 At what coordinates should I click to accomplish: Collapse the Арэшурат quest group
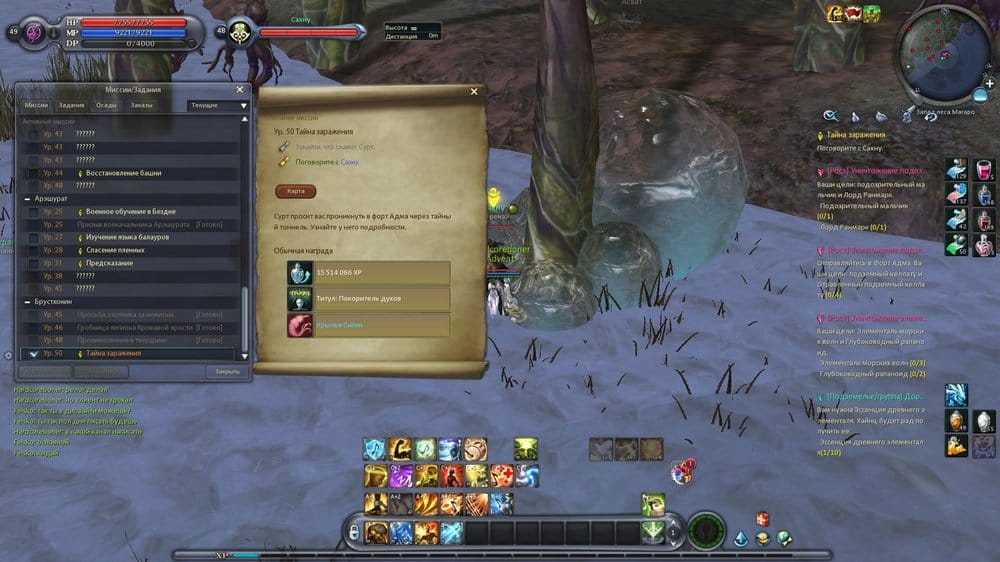[x=27, y=199]
